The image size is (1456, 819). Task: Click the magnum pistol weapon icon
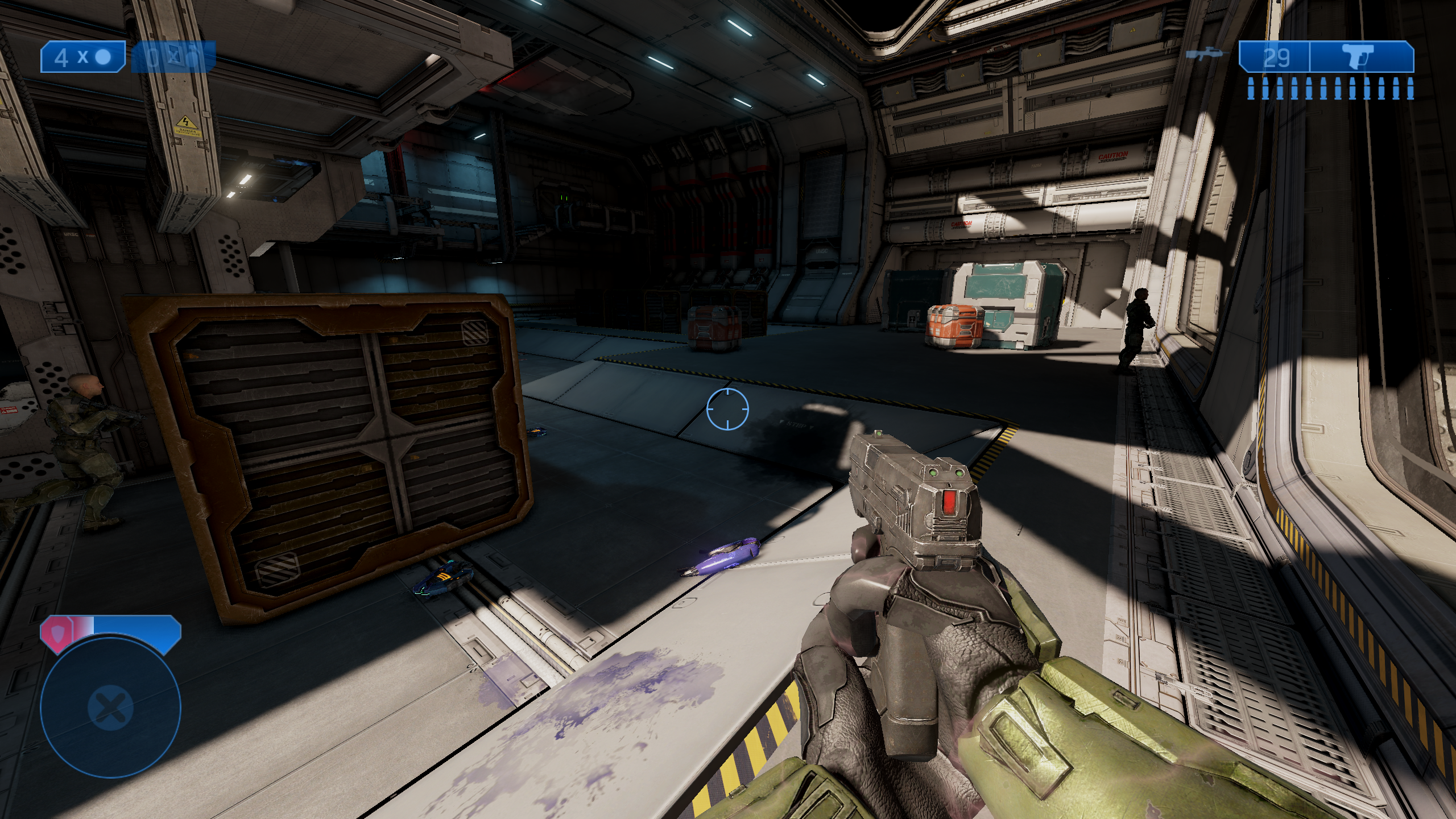tap(1361, 57)
